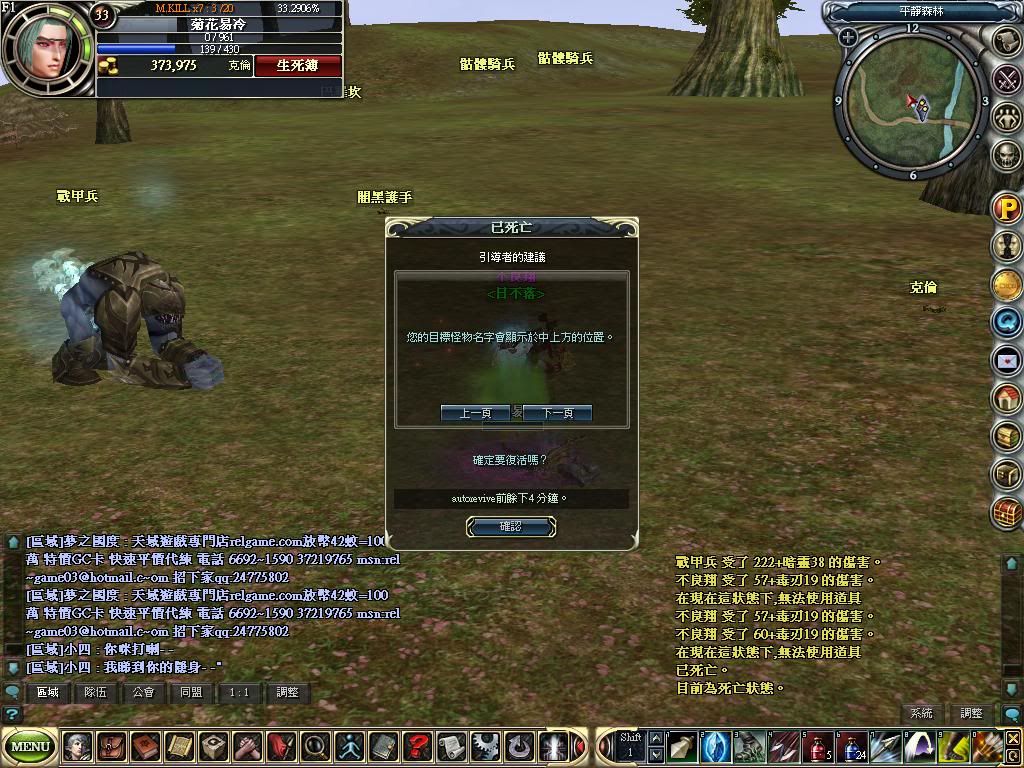This screenshot has width=1024, height=768.
Task: Confirm revival with the 確認 button
Action: pyautogui.click(x=510, y=526)
